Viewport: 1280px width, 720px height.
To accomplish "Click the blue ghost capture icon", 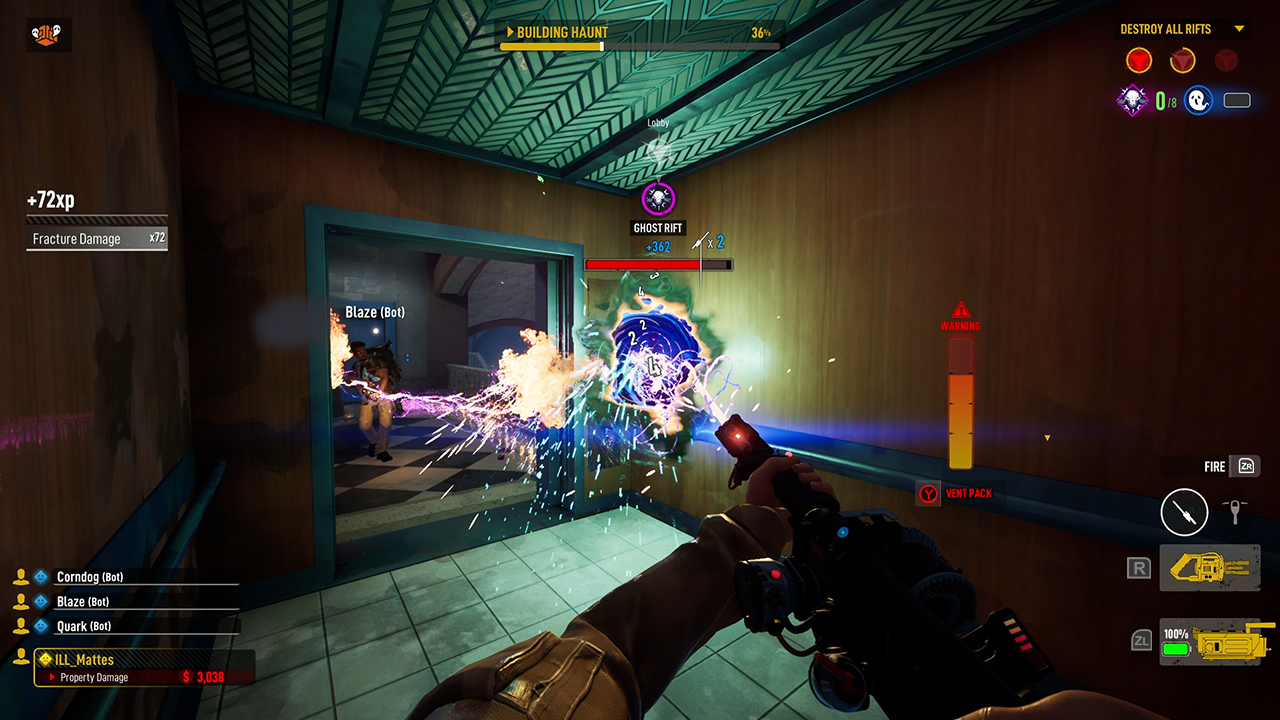I will 1198,100.
